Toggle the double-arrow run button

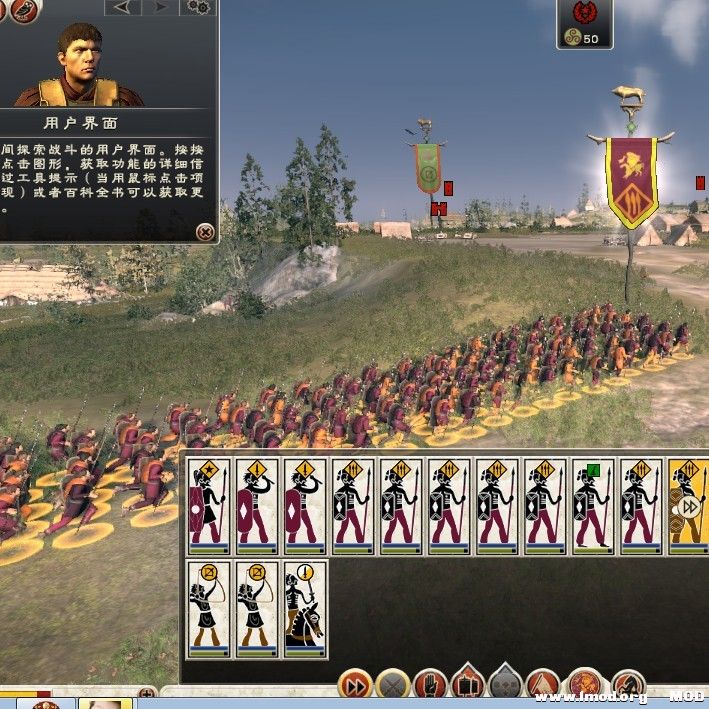pyautogui.click(x=355, y=685)
